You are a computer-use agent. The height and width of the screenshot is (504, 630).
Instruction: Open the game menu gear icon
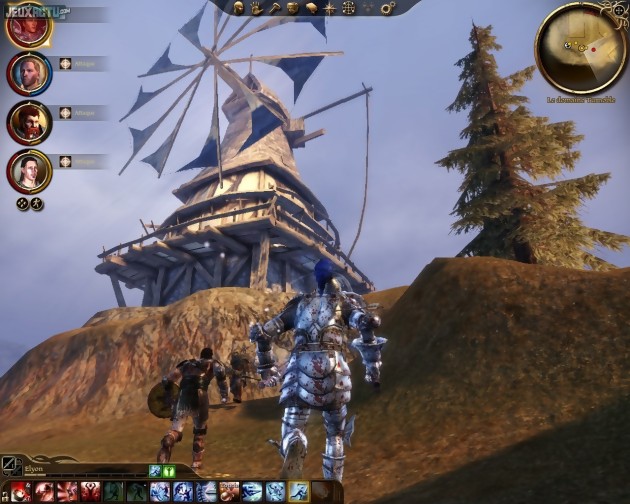click(x=386, y=8)
